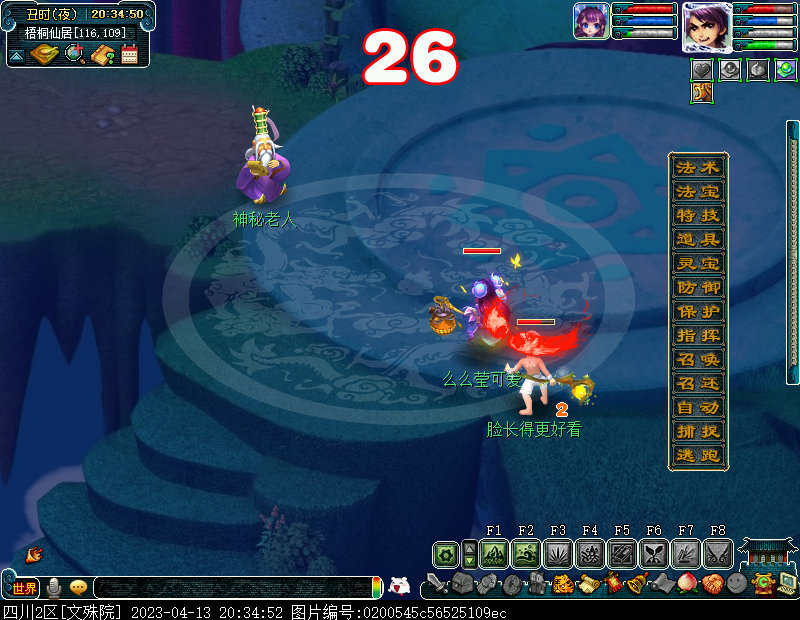Enable 自动 auto-battle
This screenshot has height=620, width=800.
[697, 408]
